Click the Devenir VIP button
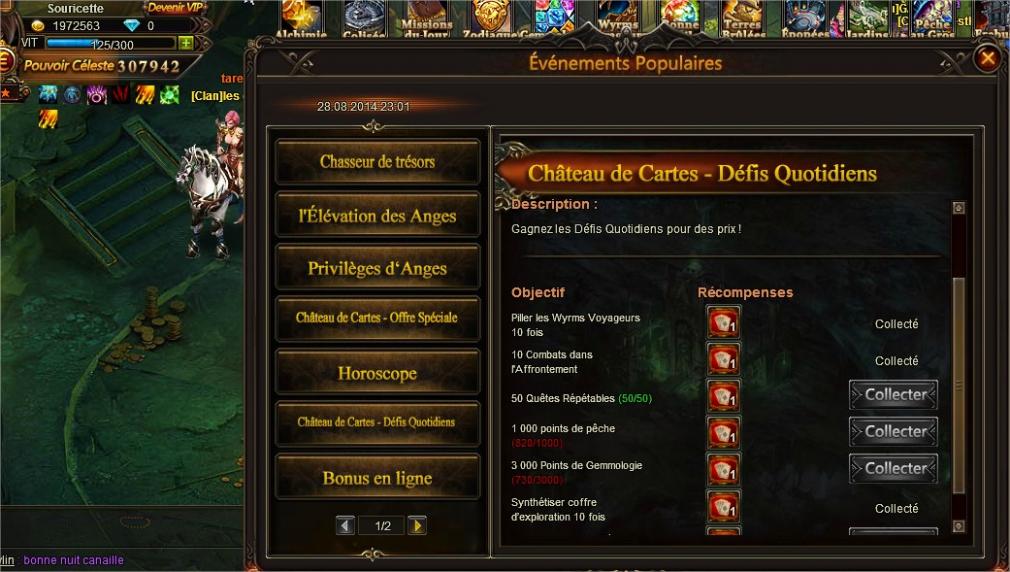 coord(175,8)
